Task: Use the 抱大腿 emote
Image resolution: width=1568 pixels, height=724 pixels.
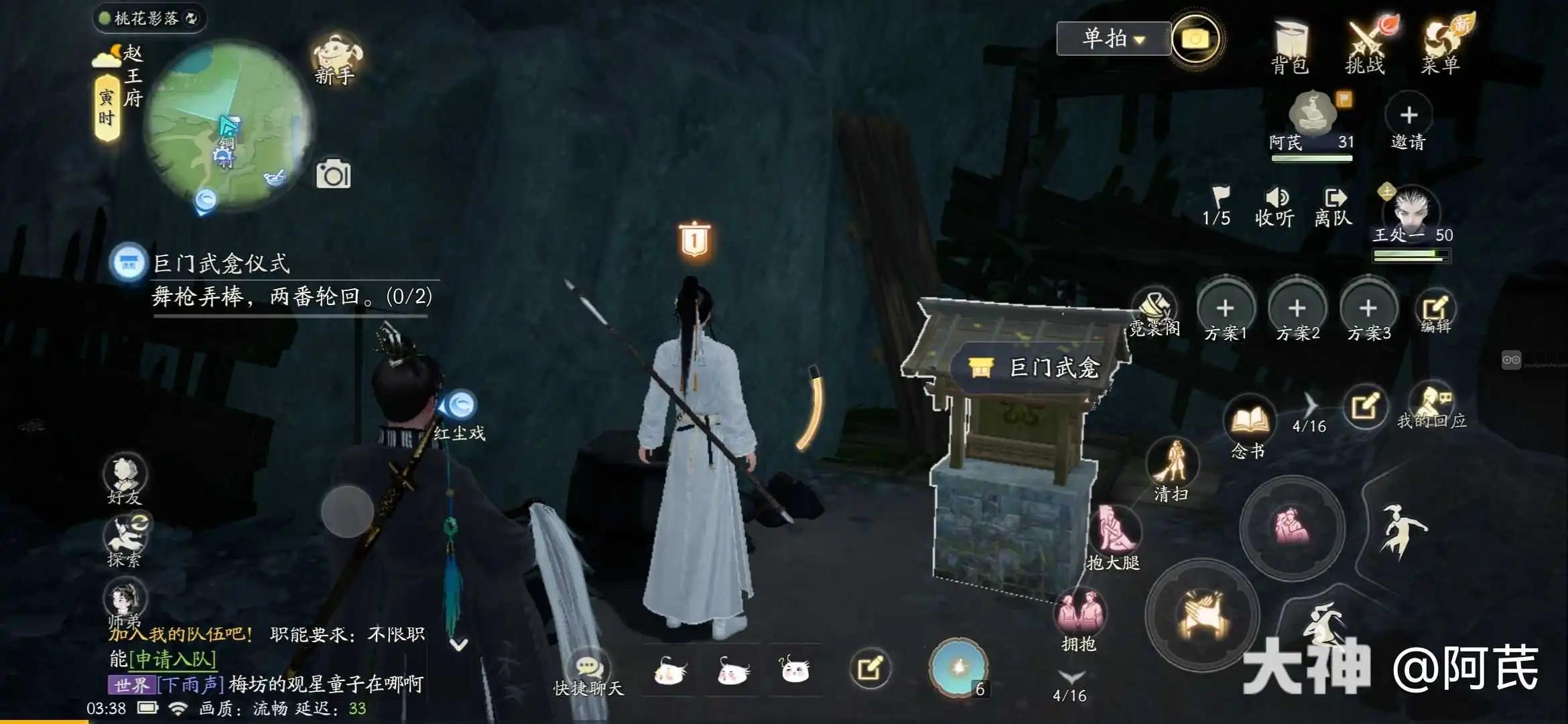Action: pos(1114,535)
